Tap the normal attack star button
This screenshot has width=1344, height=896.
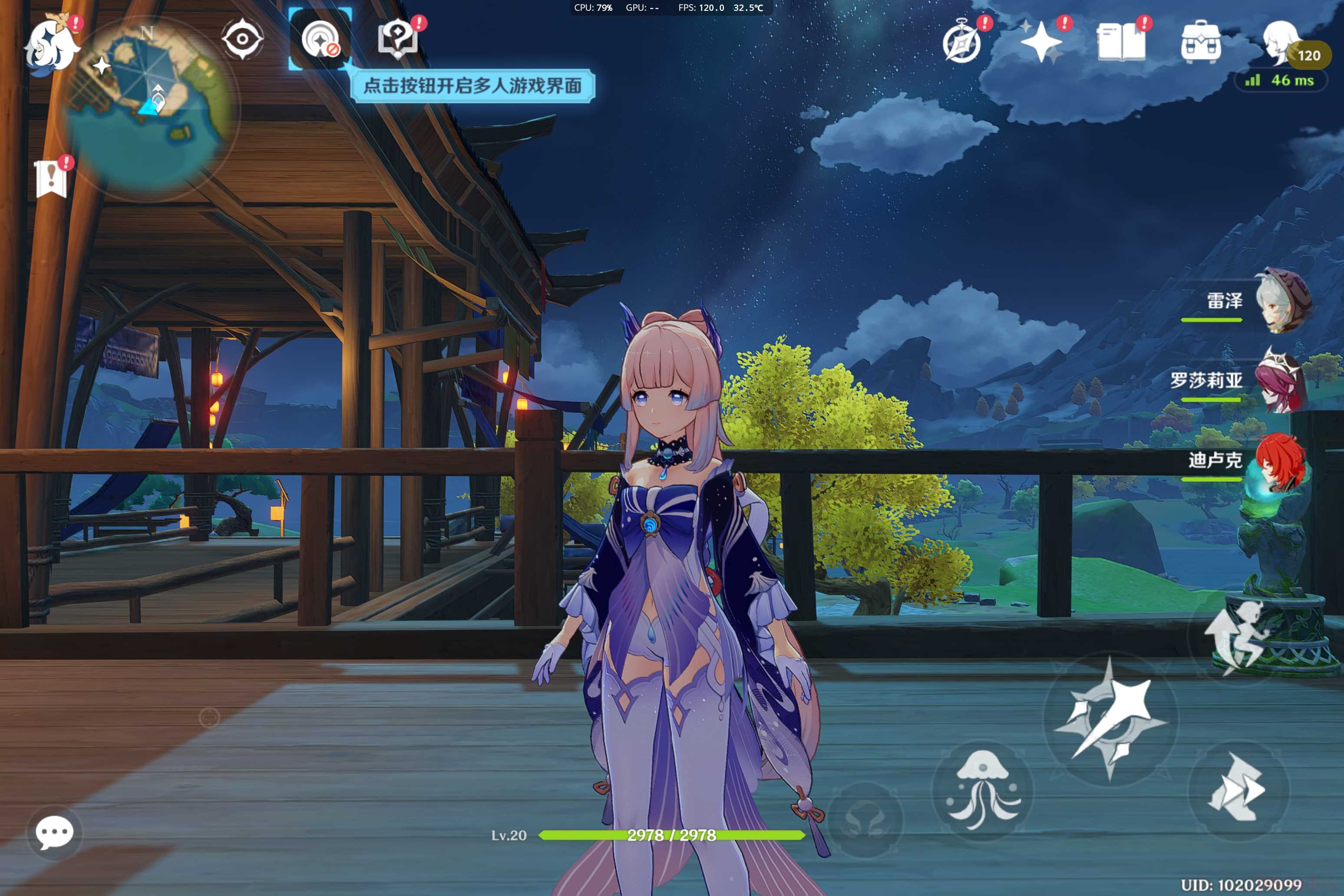coord(1110,718)
